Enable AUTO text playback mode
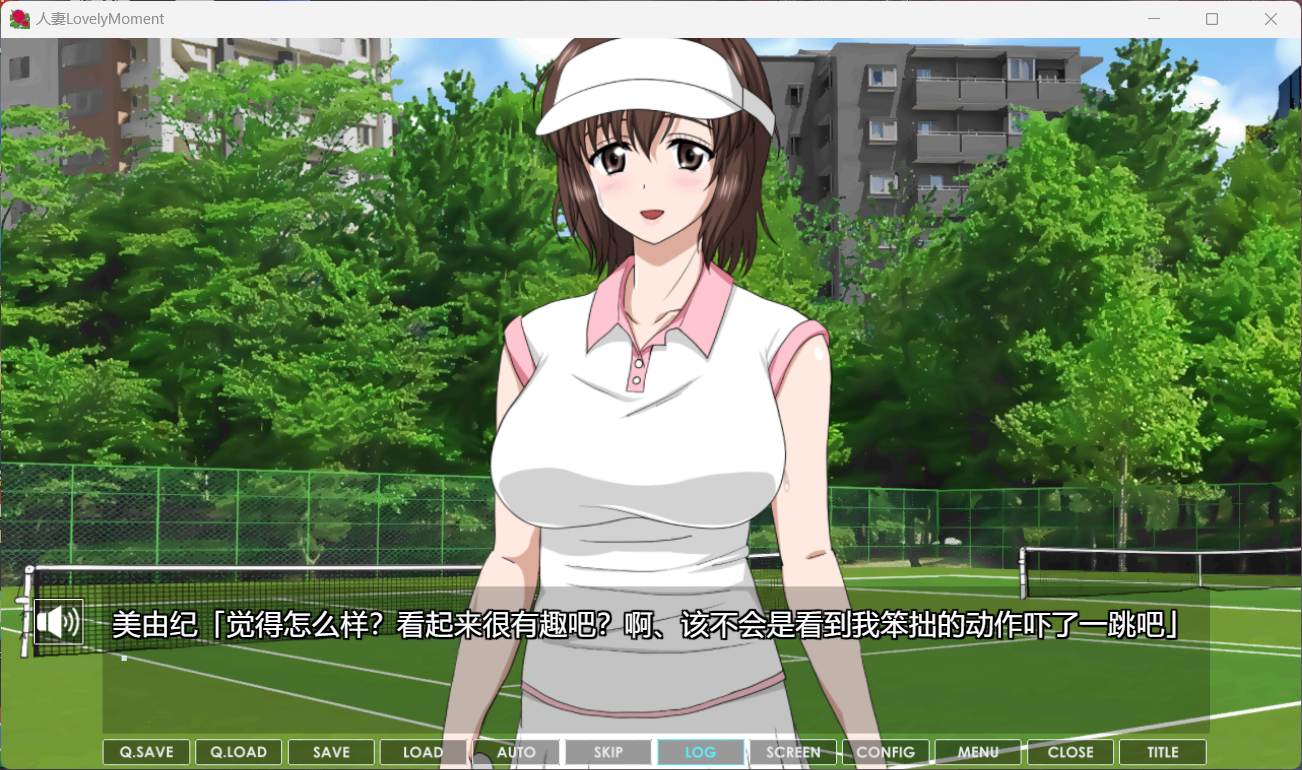This screenshot has width=1302, height=770. (515, 751)
